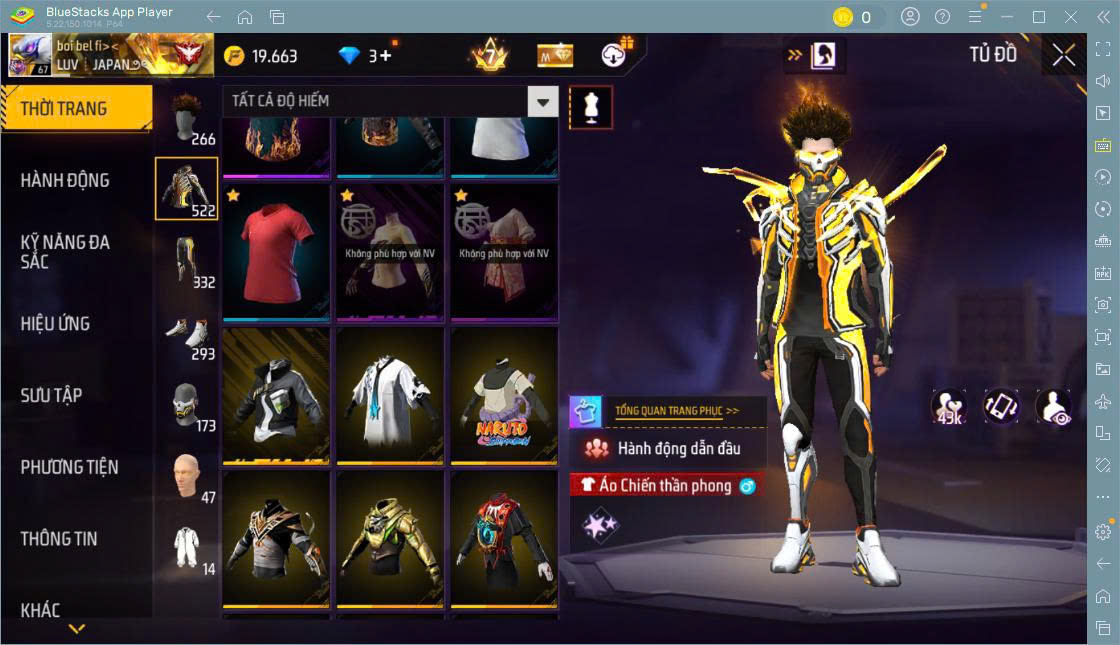This screenshot has width=1120, height=645.
Task: Click the Hành động dẫn đầu button
Action: [668, 448]
